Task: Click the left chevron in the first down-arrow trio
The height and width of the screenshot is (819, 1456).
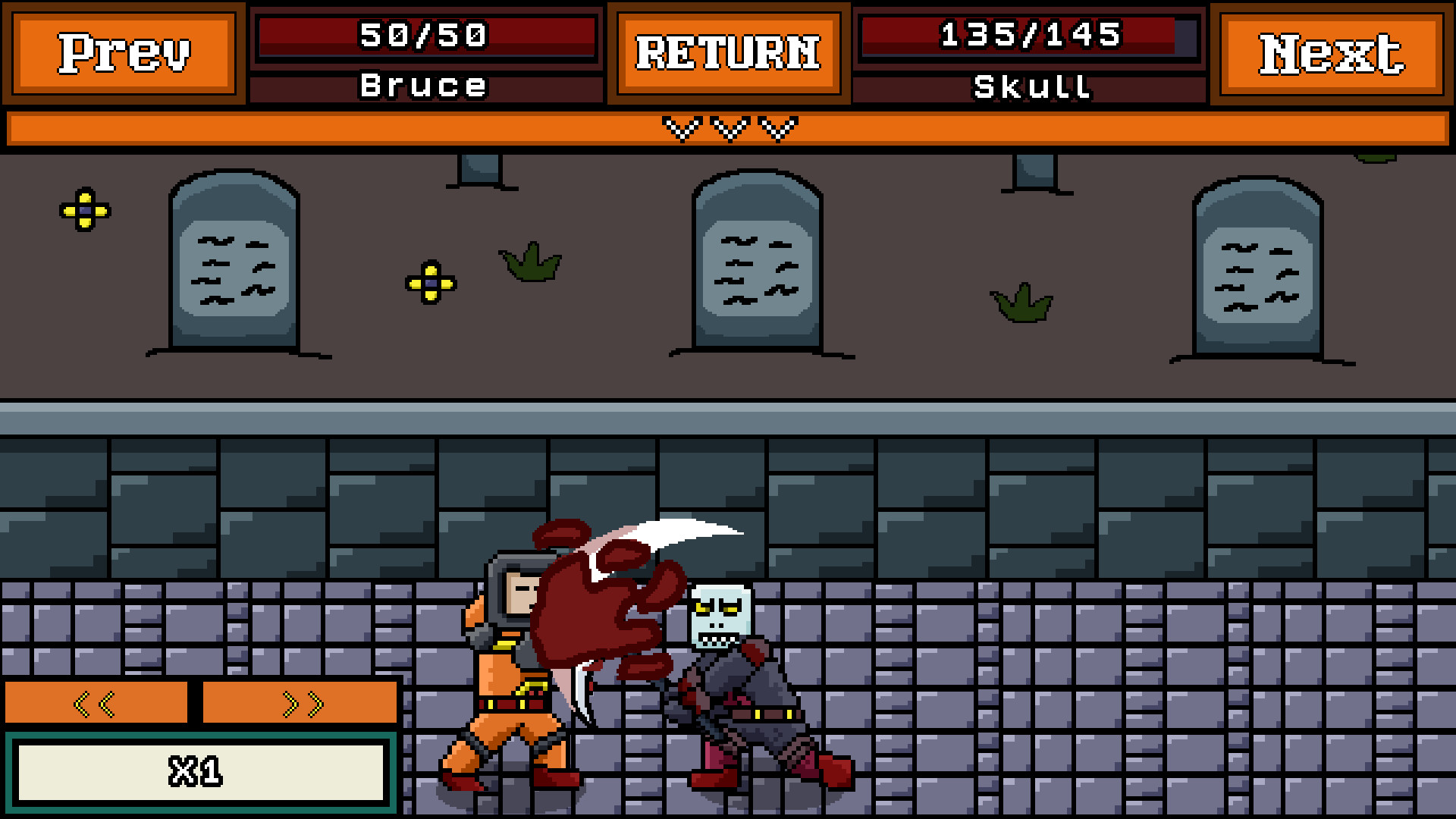Action: click(681, 127)
